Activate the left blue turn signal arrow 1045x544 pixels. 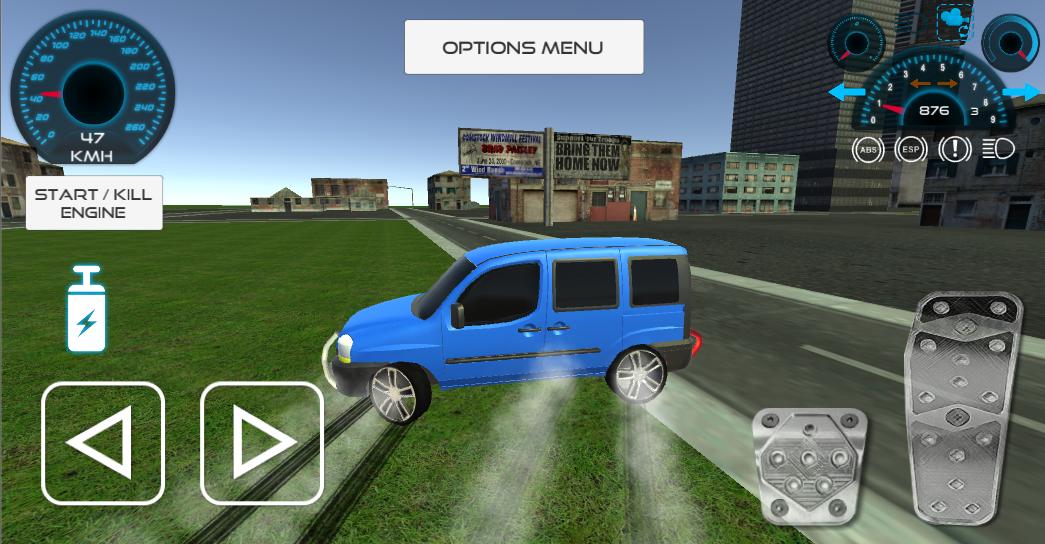pyautogui.click(x=847, y=93)
